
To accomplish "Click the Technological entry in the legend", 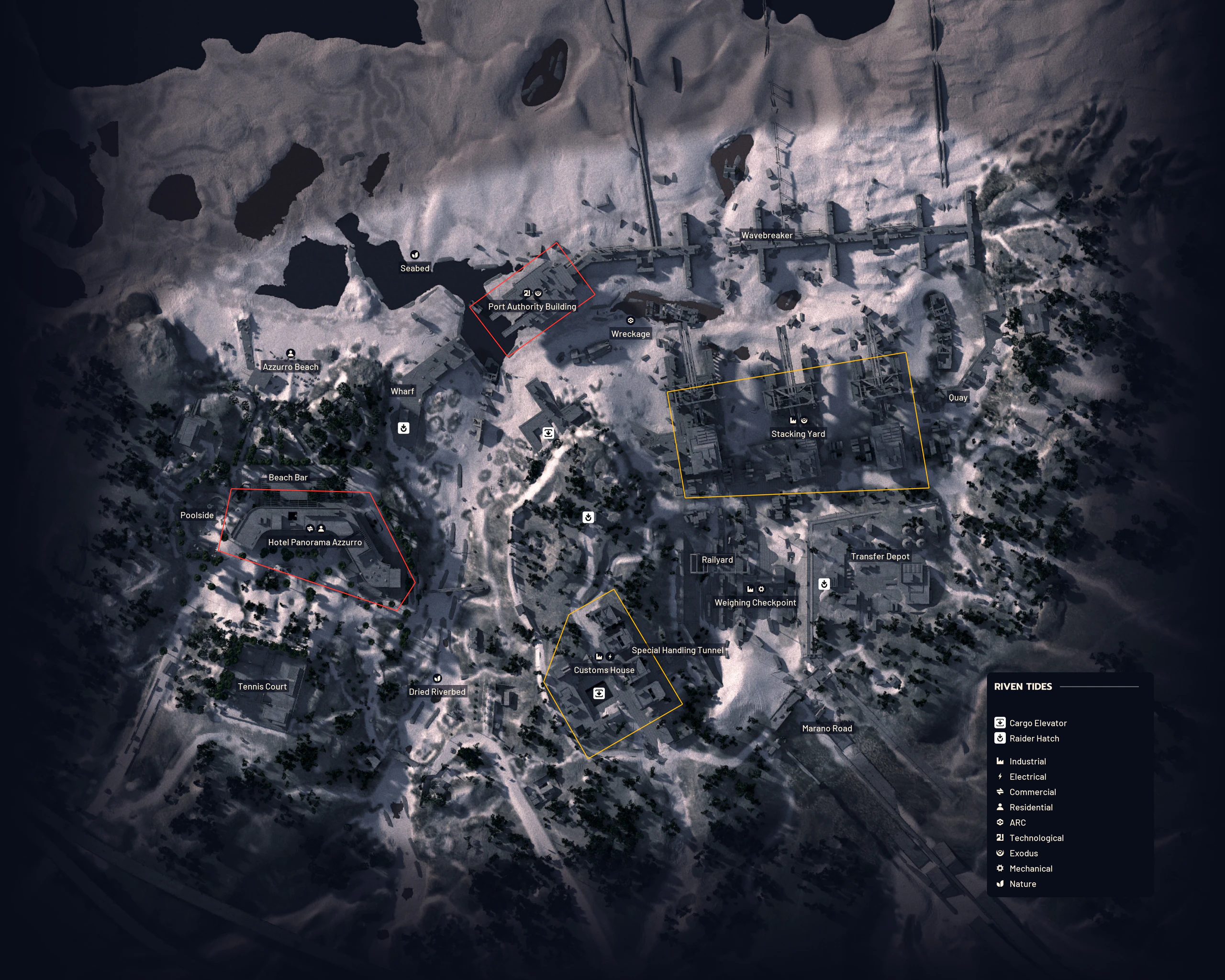I will 1036,838.
